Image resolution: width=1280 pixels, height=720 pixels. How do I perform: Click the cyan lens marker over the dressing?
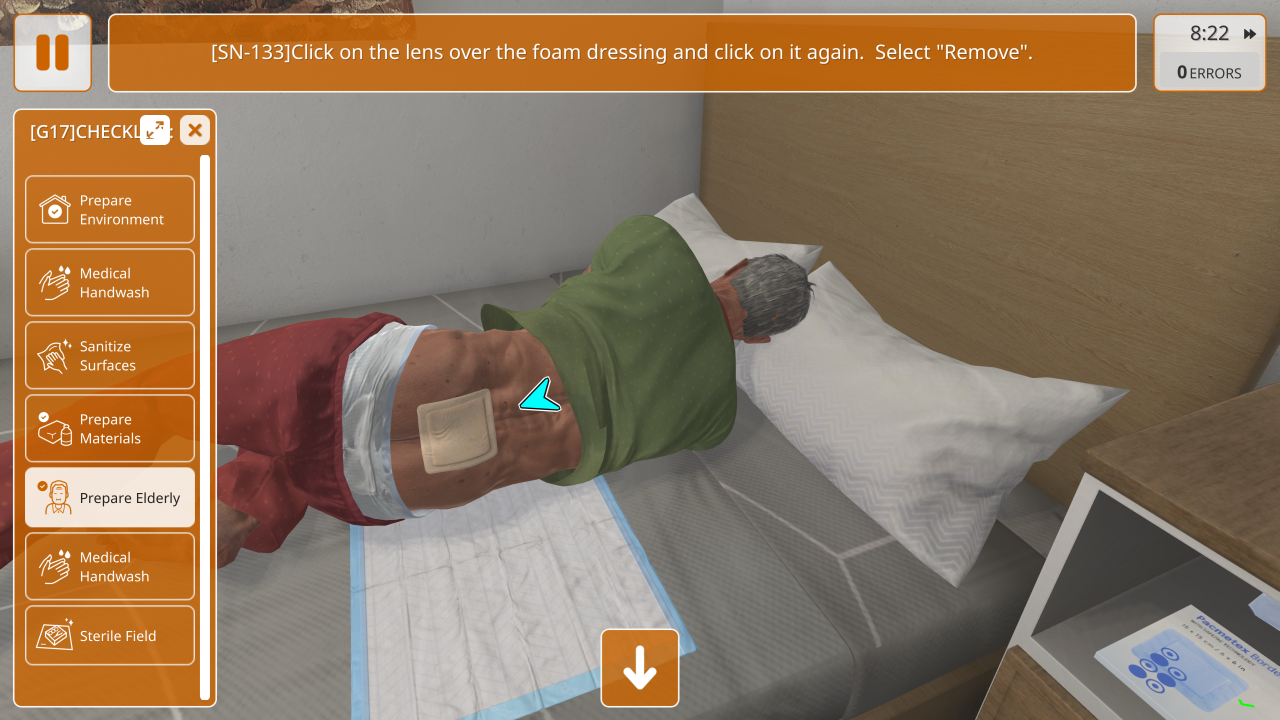(x=541, y=397)
